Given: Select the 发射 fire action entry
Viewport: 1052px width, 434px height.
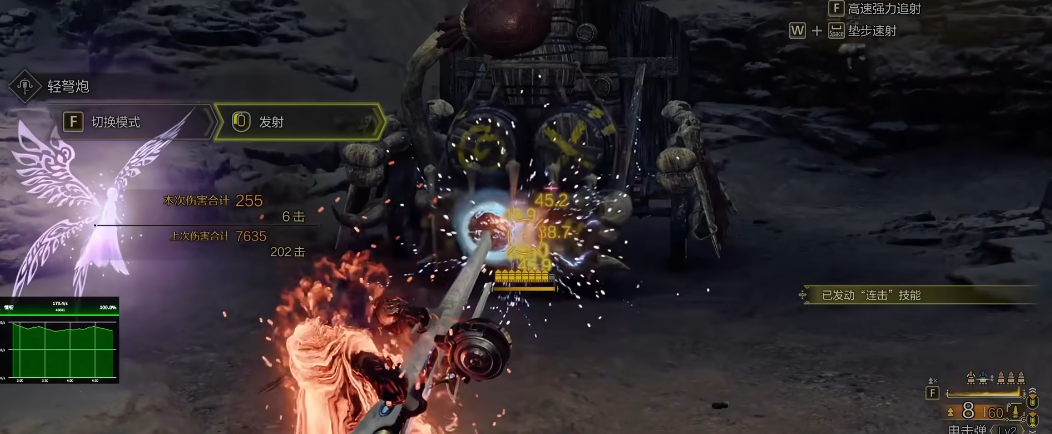Looking at the screenshot, I should coord(299,122).
